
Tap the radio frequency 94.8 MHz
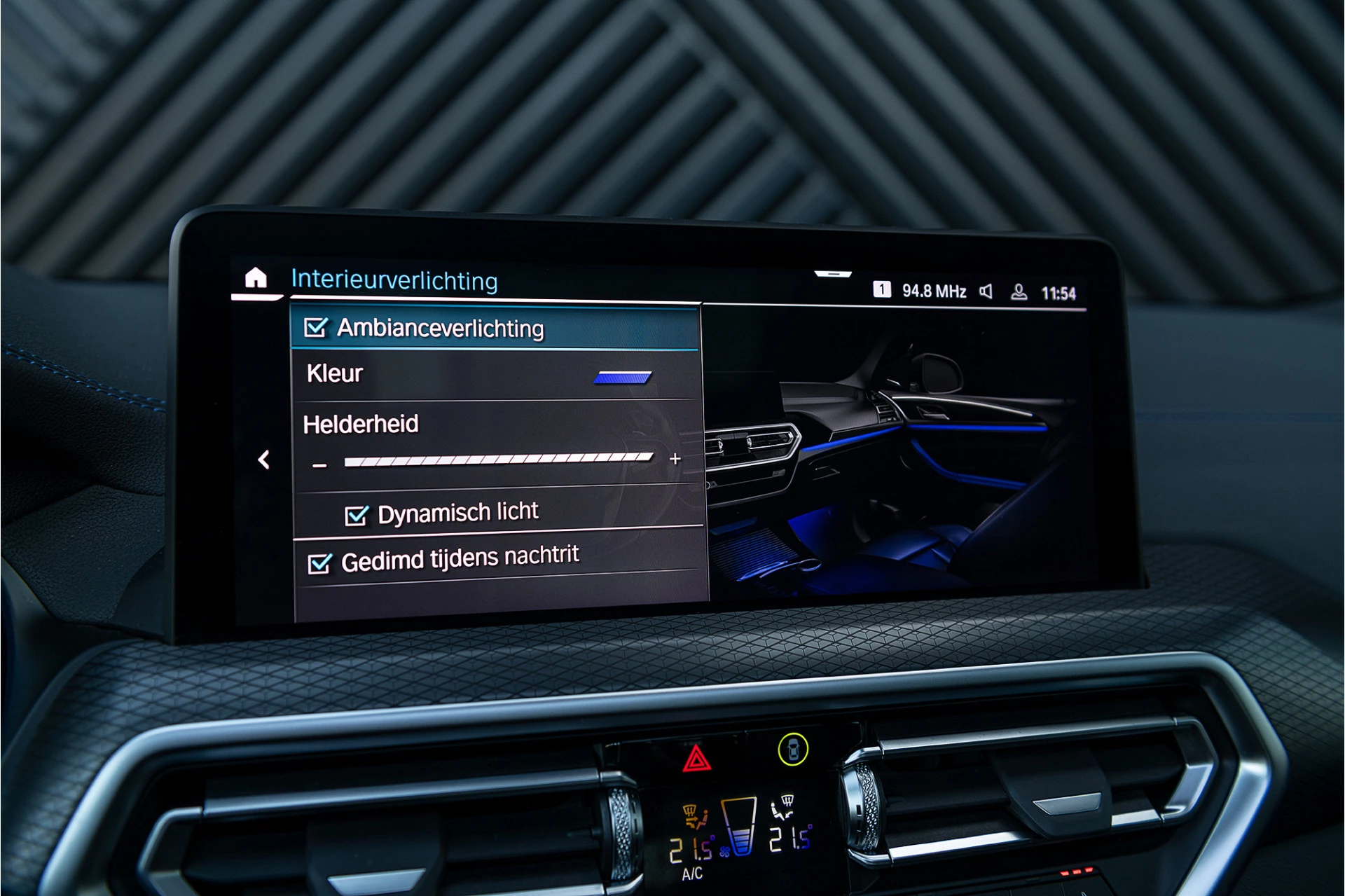(x=934, y=291)
